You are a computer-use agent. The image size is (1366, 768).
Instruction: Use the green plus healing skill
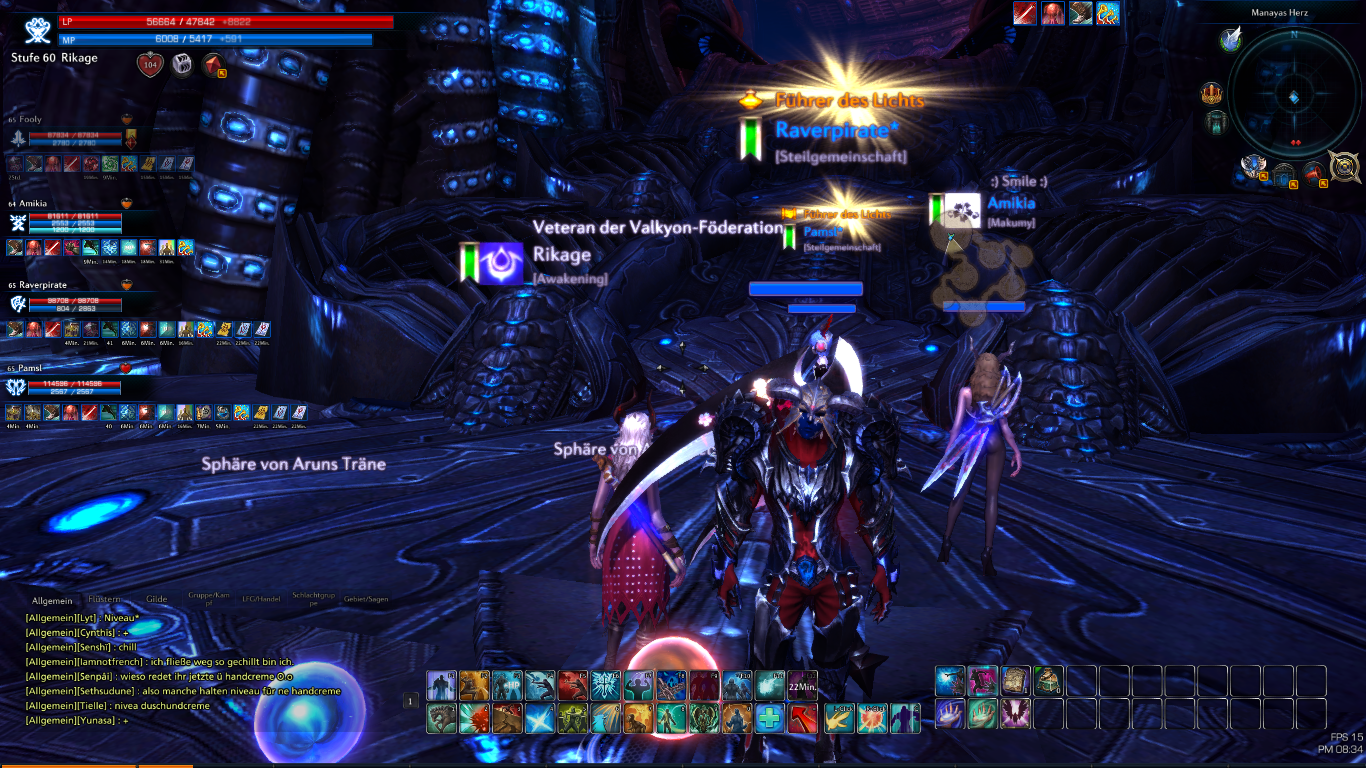point(769,718)
